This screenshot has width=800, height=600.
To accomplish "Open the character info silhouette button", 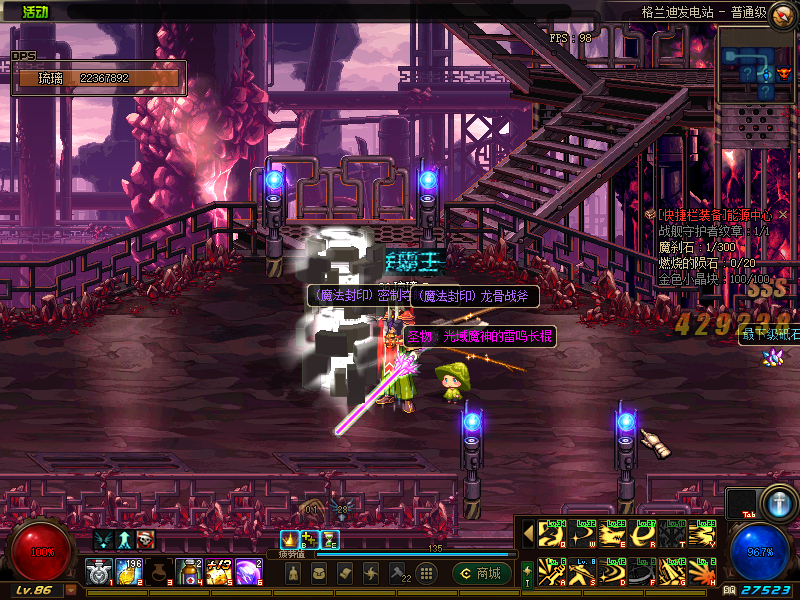I will (x=293, y=573).
